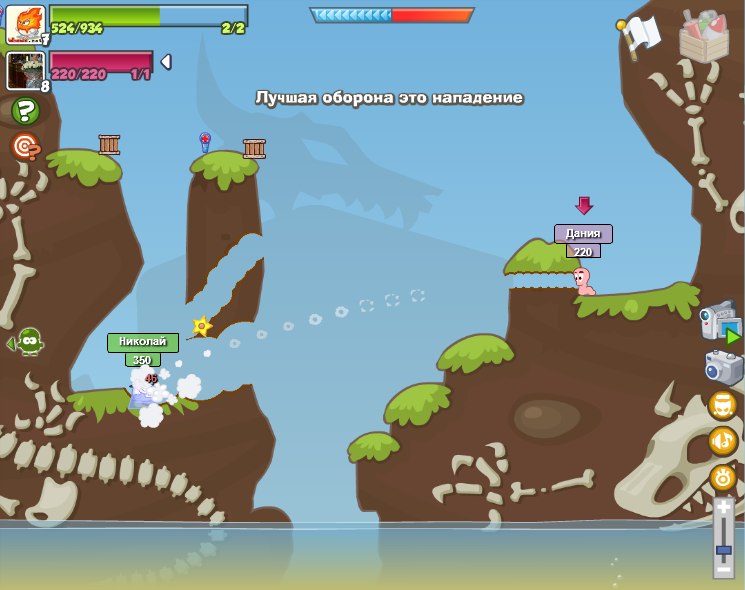Select the fire creature player avatar
This screenshot has width=745, height=590.
24,24
